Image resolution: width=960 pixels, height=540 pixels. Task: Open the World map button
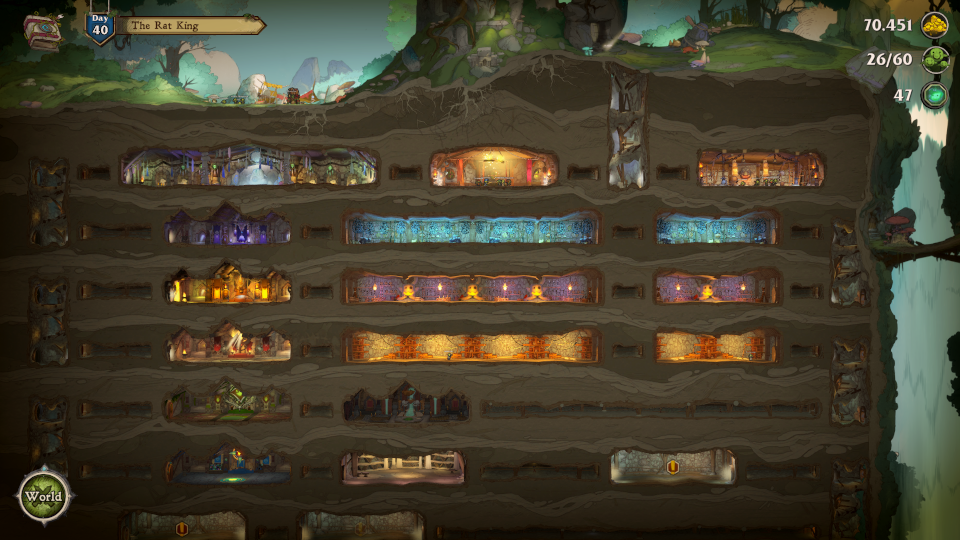pos(43,497)
